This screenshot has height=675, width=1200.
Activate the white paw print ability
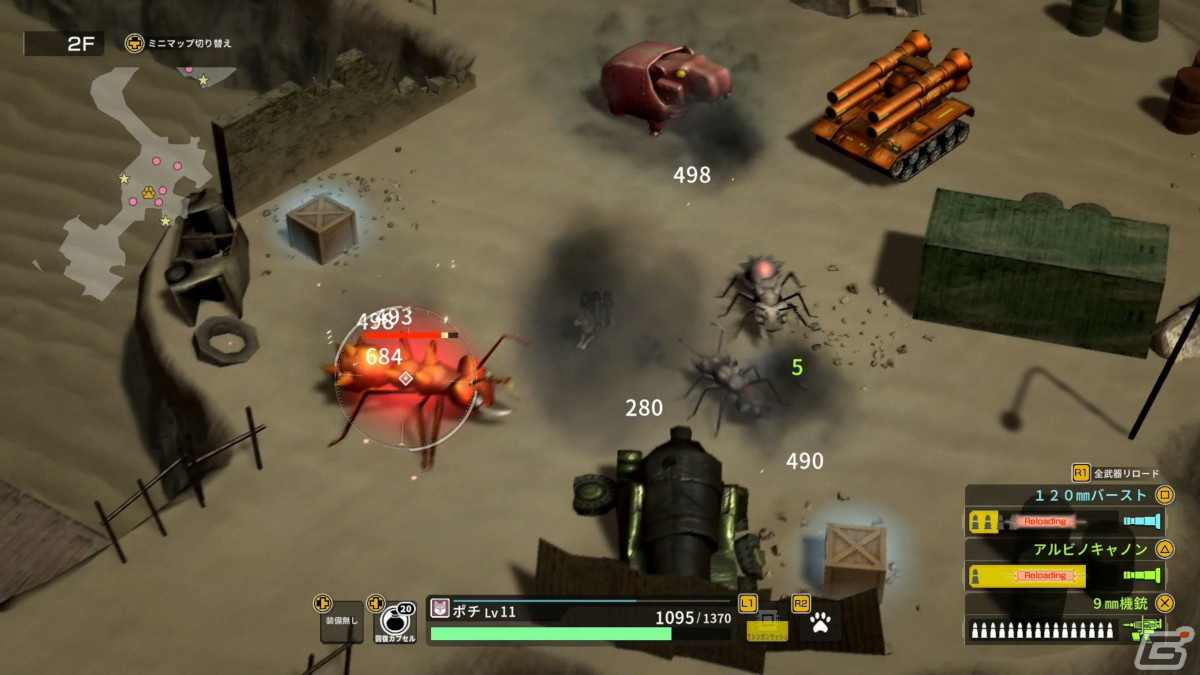821,624
